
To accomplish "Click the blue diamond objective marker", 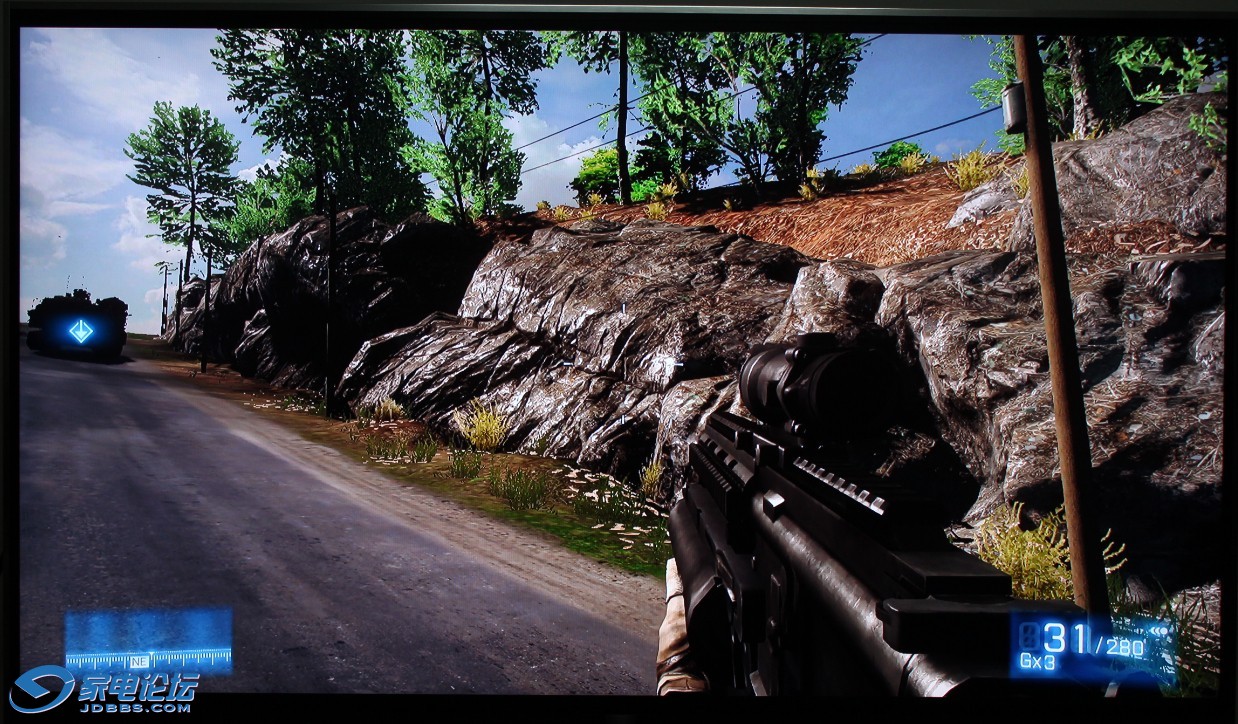I will pos(81,331).
